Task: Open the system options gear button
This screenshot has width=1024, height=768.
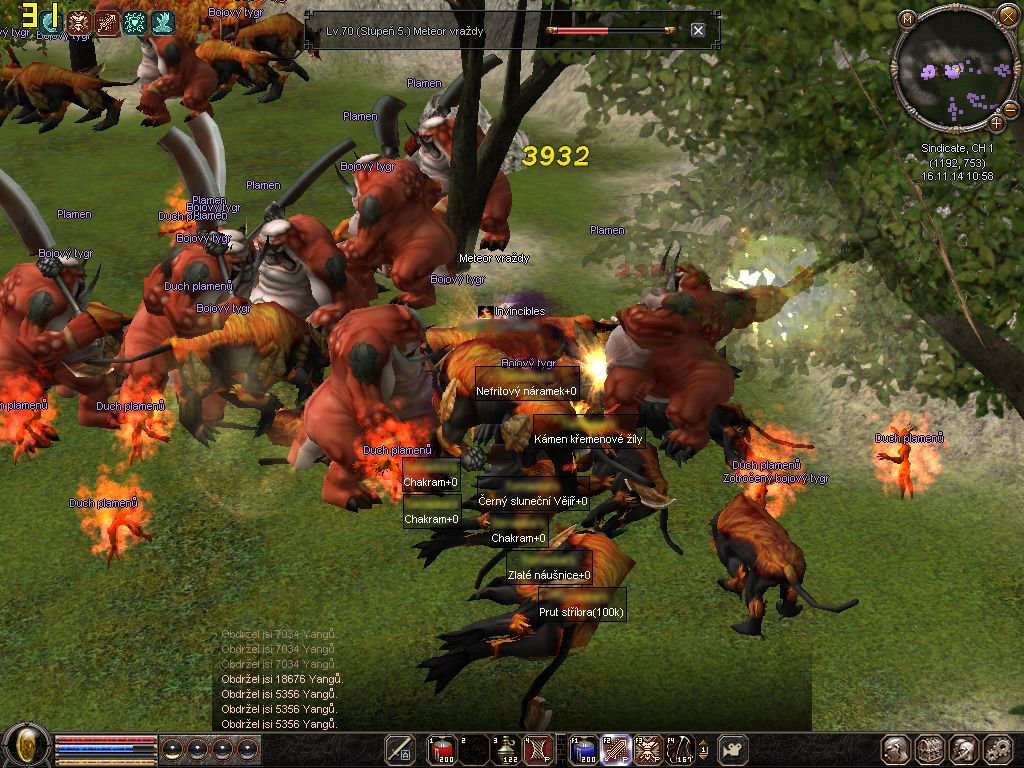Action: point(997,749)
